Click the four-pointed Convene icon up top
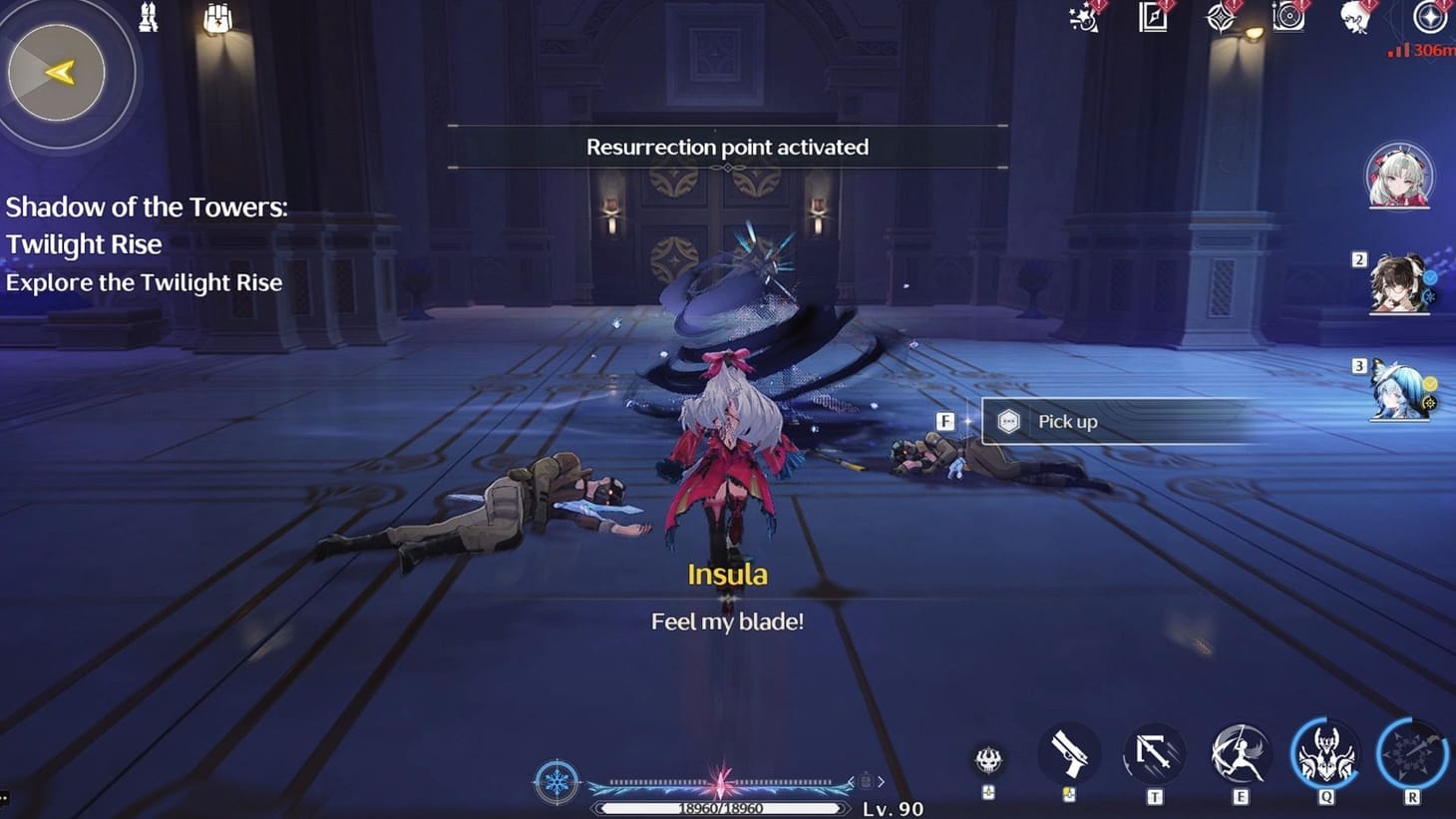1456x819 pixels. pyautogui.click(x=1222, y=18)
